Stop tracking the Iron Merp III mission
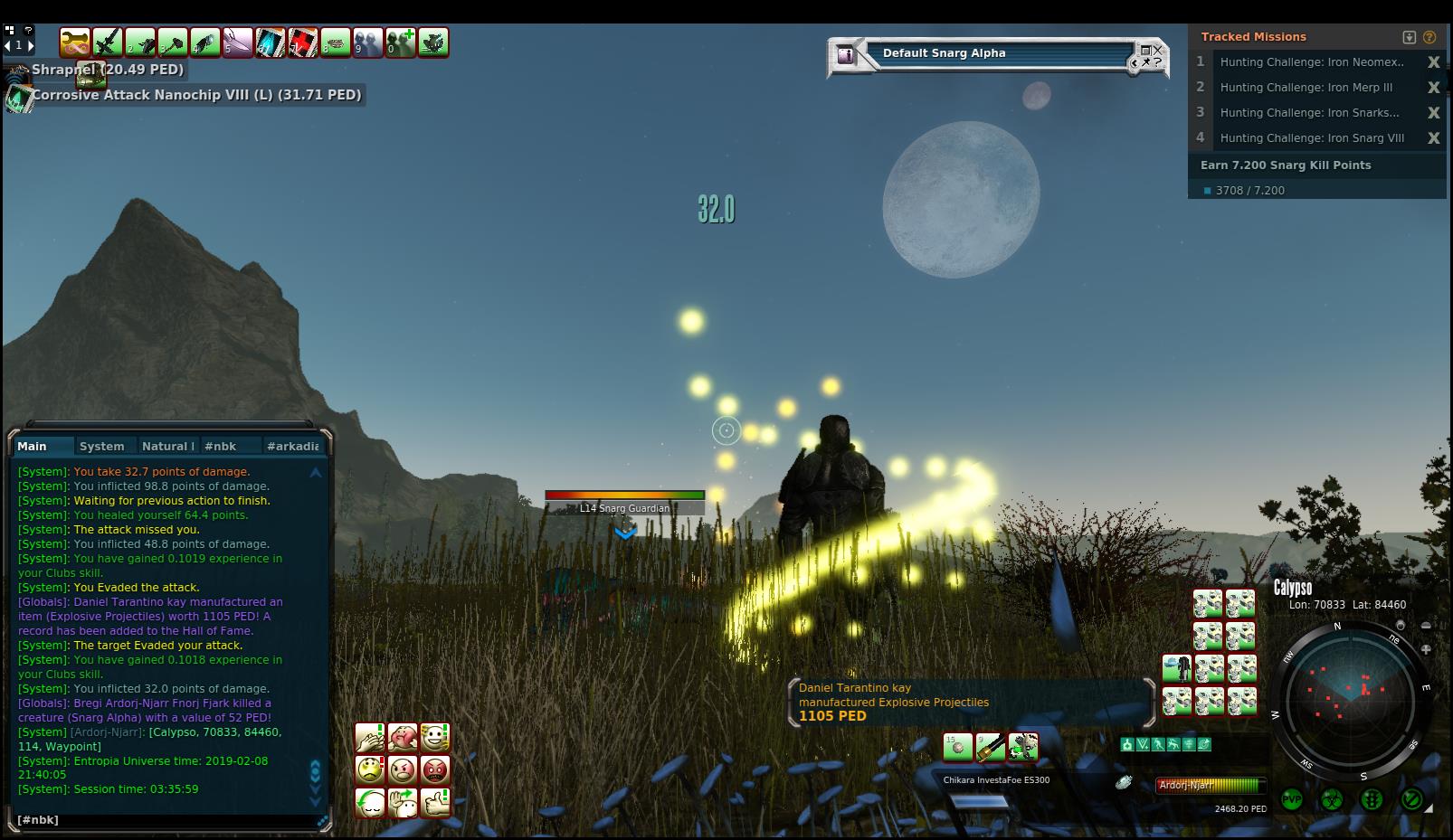Viewport: 1453px width, 840px height. [x=1433, y=88]
